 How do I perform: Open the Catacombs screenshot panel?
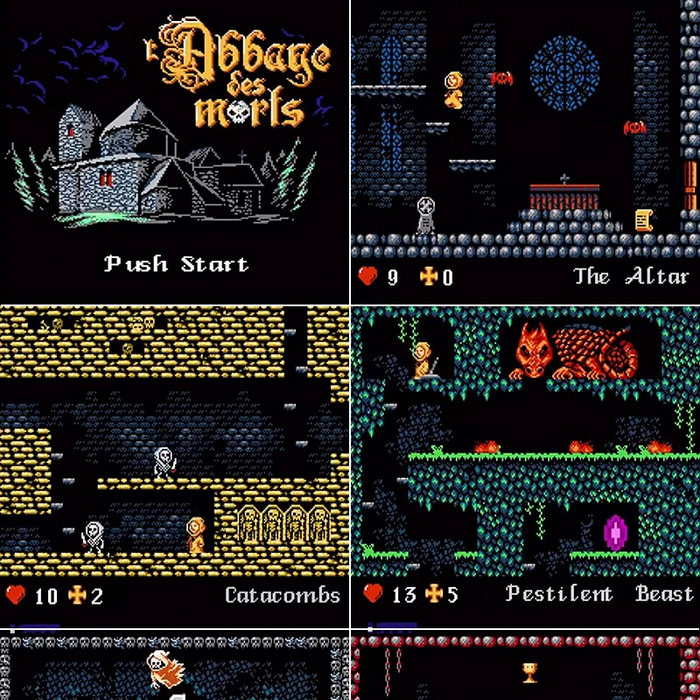[174, 458]
